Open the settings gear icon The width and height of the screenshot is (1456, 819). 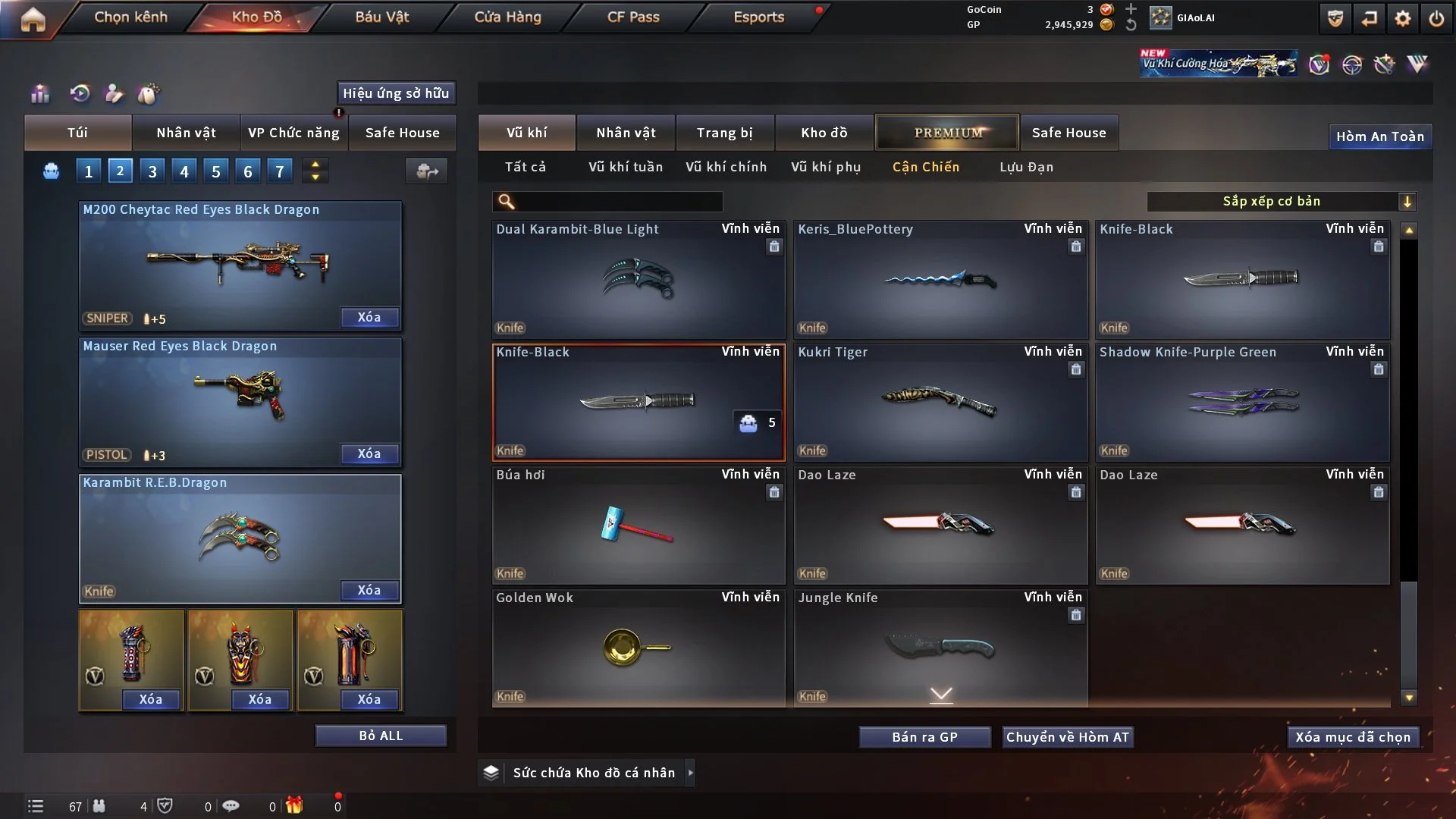pos(1402,19)
